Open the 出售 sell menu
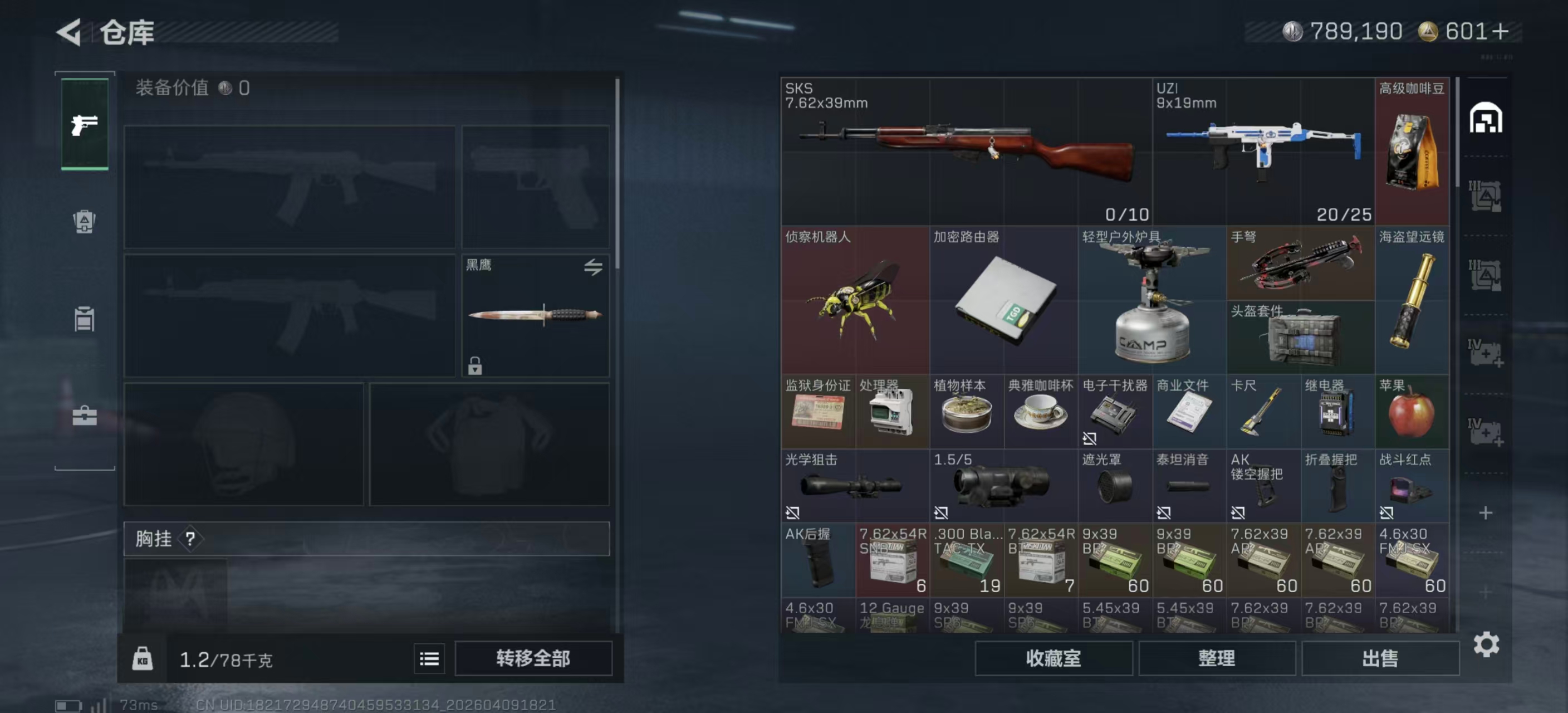 click(x=1380, y=658)
